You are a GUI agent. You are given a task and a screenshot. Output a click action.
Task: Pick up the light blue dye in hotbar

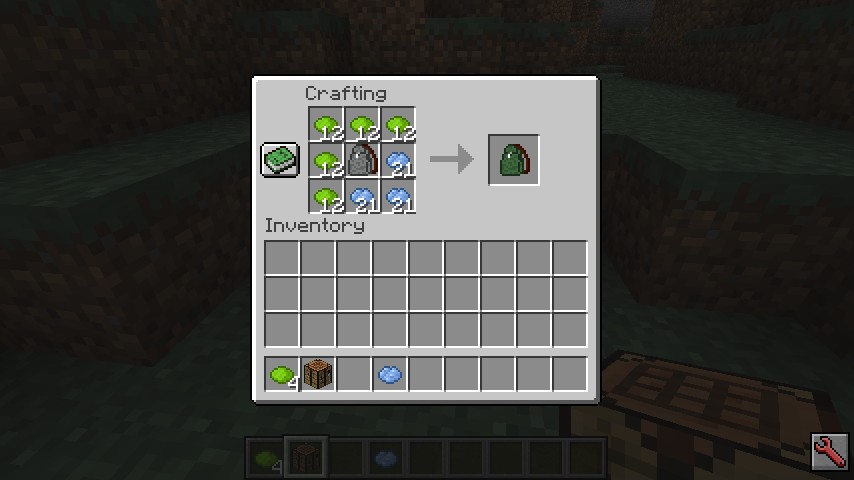point(390,375)
